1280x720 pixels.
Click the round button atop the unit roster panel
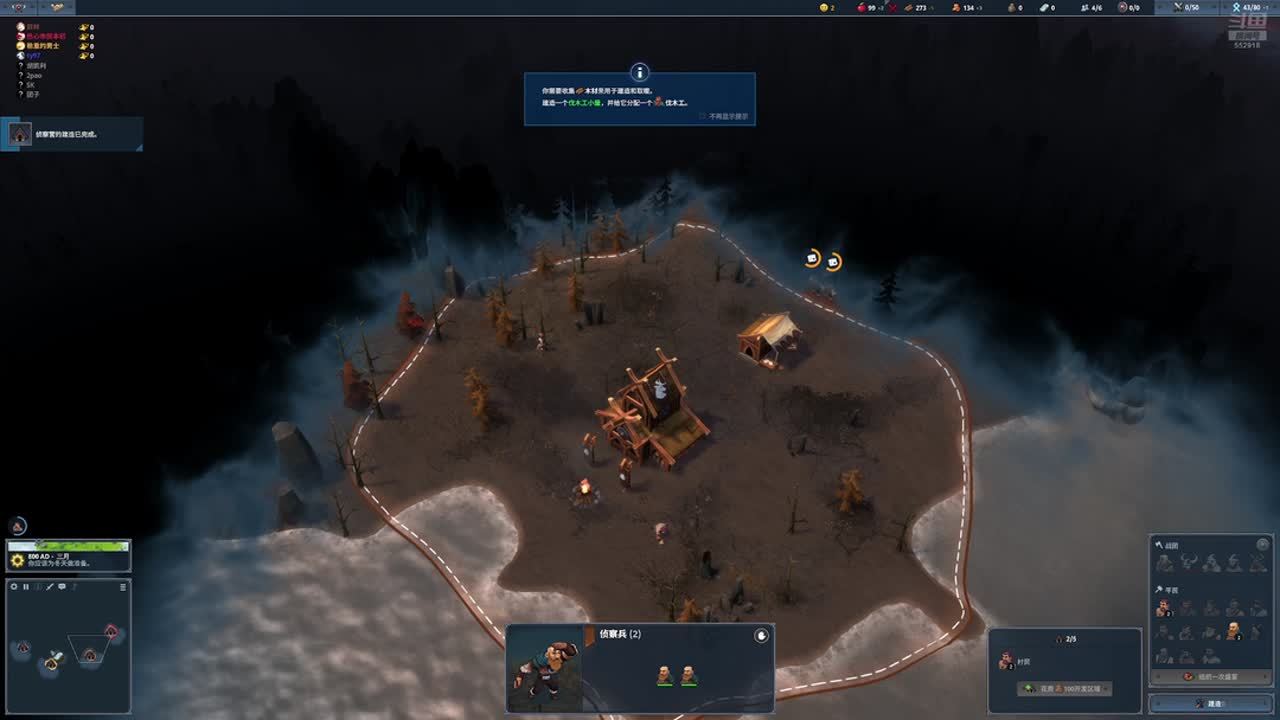click(x=1263, y=545)
